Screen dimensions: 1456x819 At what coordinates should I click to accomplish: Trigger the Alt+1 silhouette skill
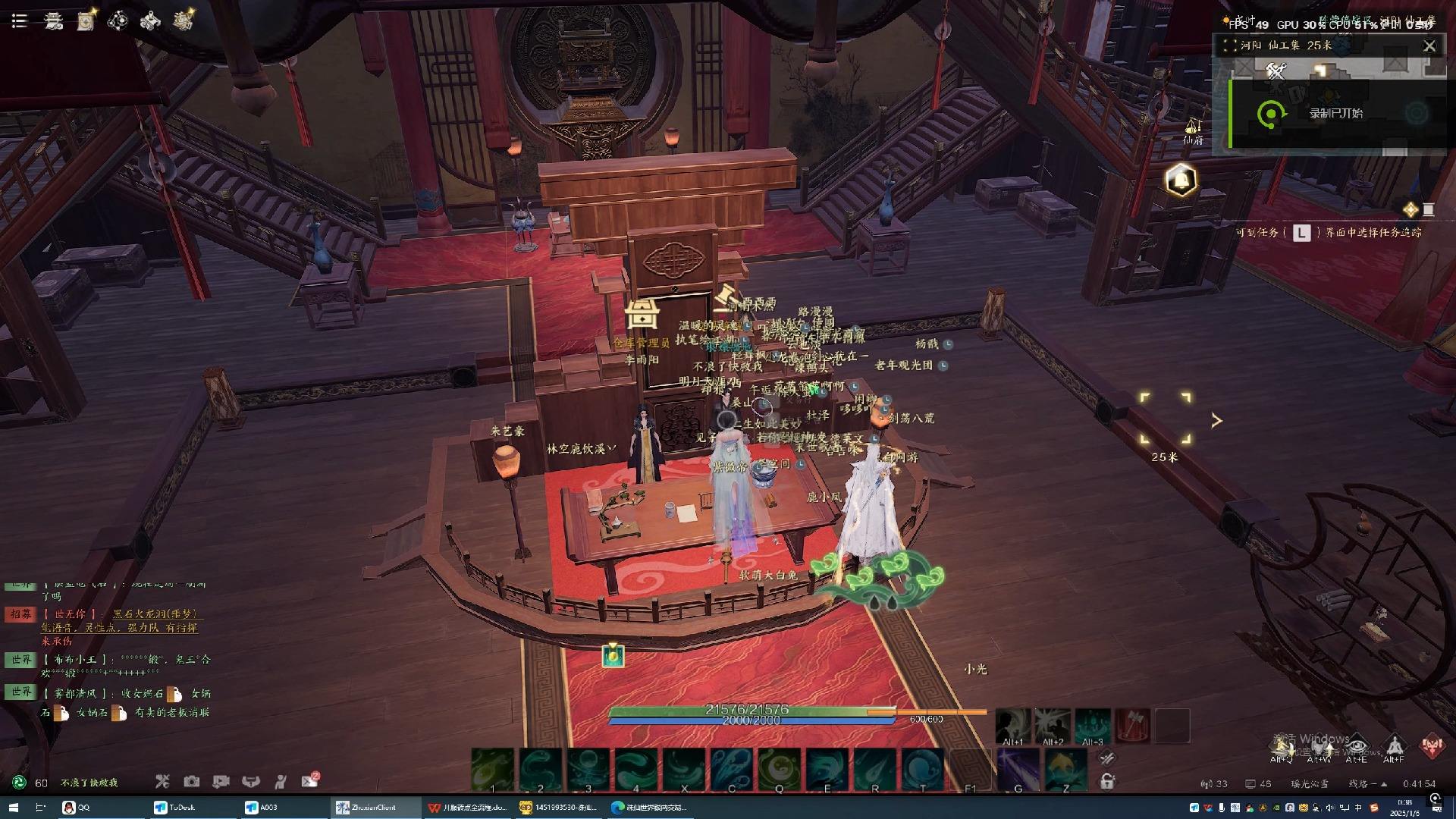click(1013, 726)
